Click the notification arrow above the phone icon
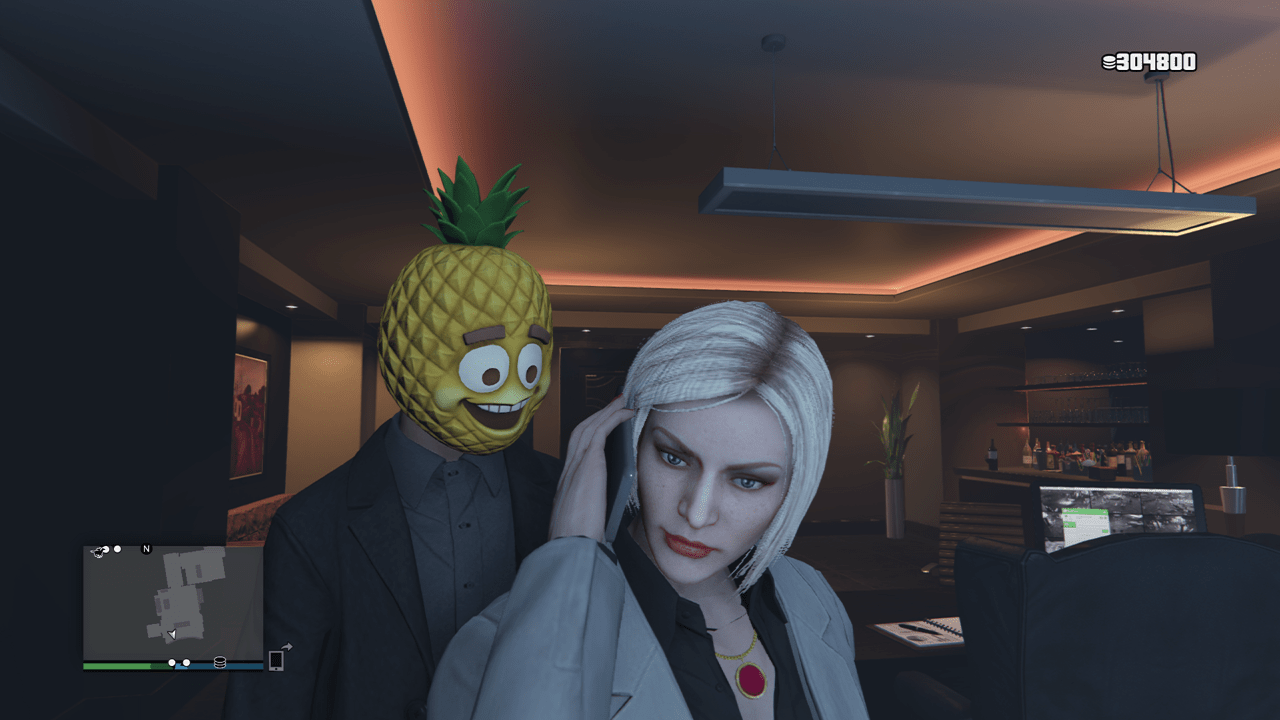 (287, 645)
